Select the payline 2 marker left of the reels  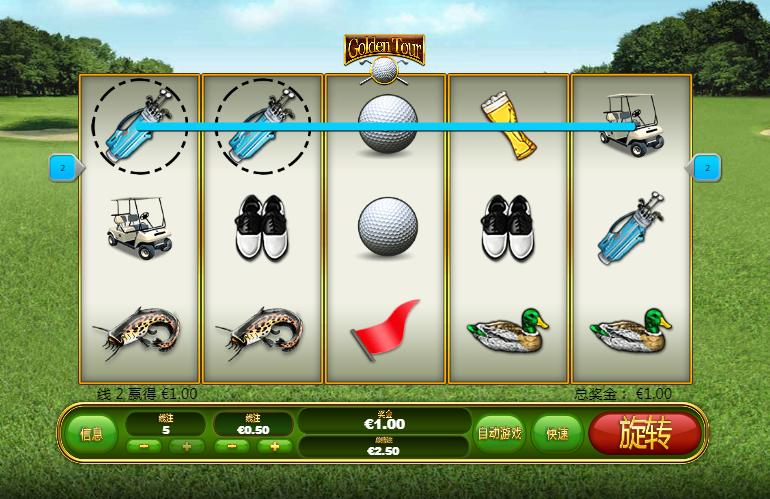(63, 169)
